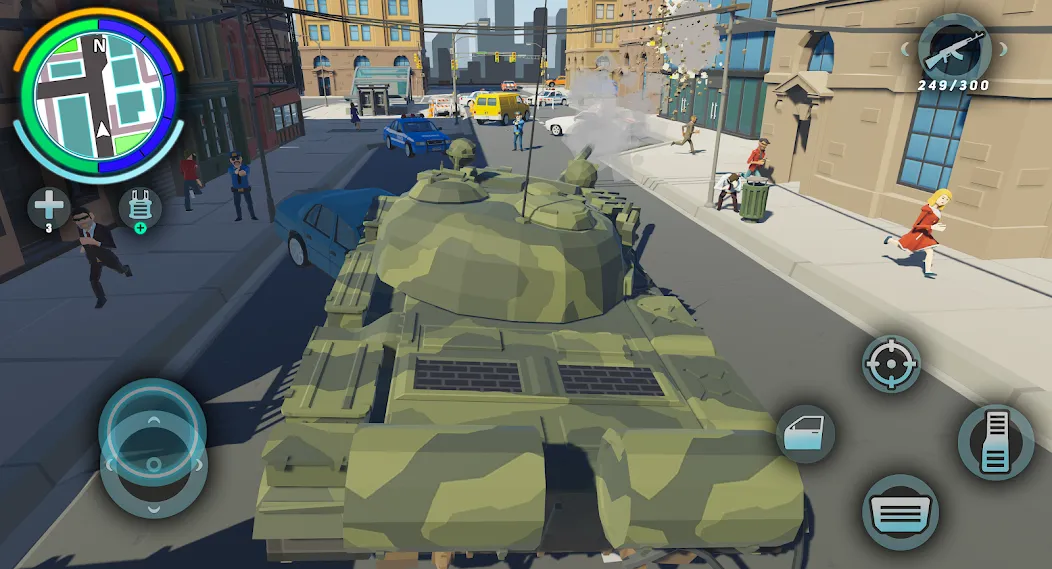Exit the tank using car door button
This screenshot has width=1052, height=569.
(805, 433)
